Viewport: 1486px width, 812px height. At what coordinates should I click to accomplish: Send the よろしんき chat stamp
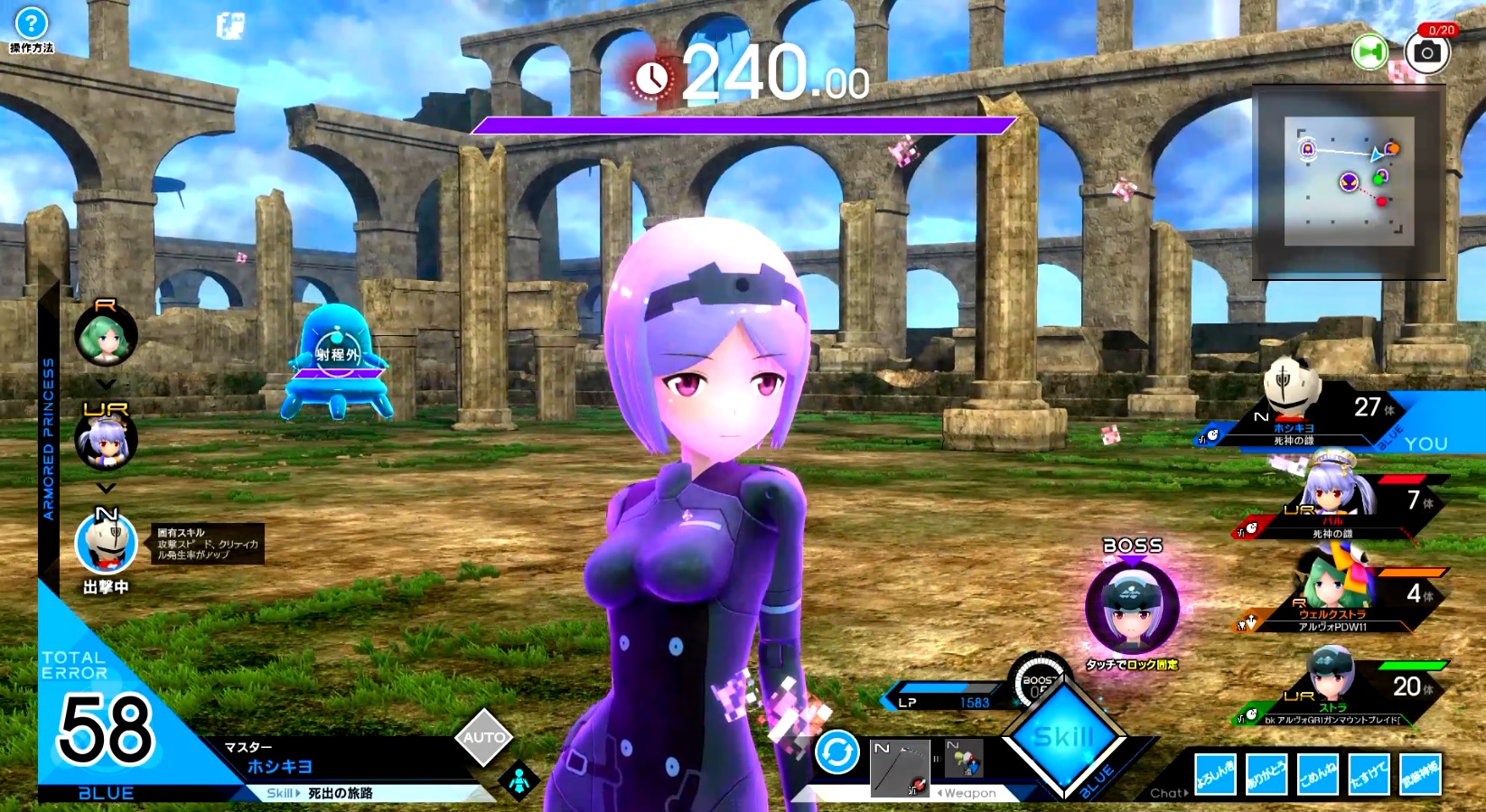tap(1215, 775)
